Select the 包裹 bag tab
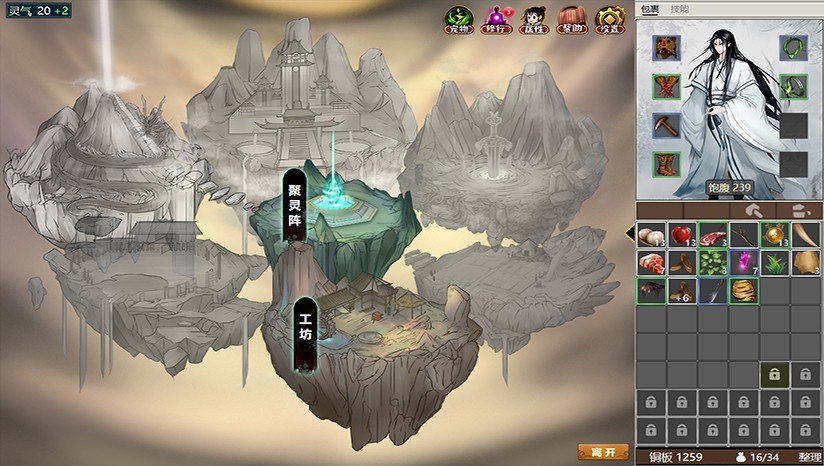 tap(650, 8)
